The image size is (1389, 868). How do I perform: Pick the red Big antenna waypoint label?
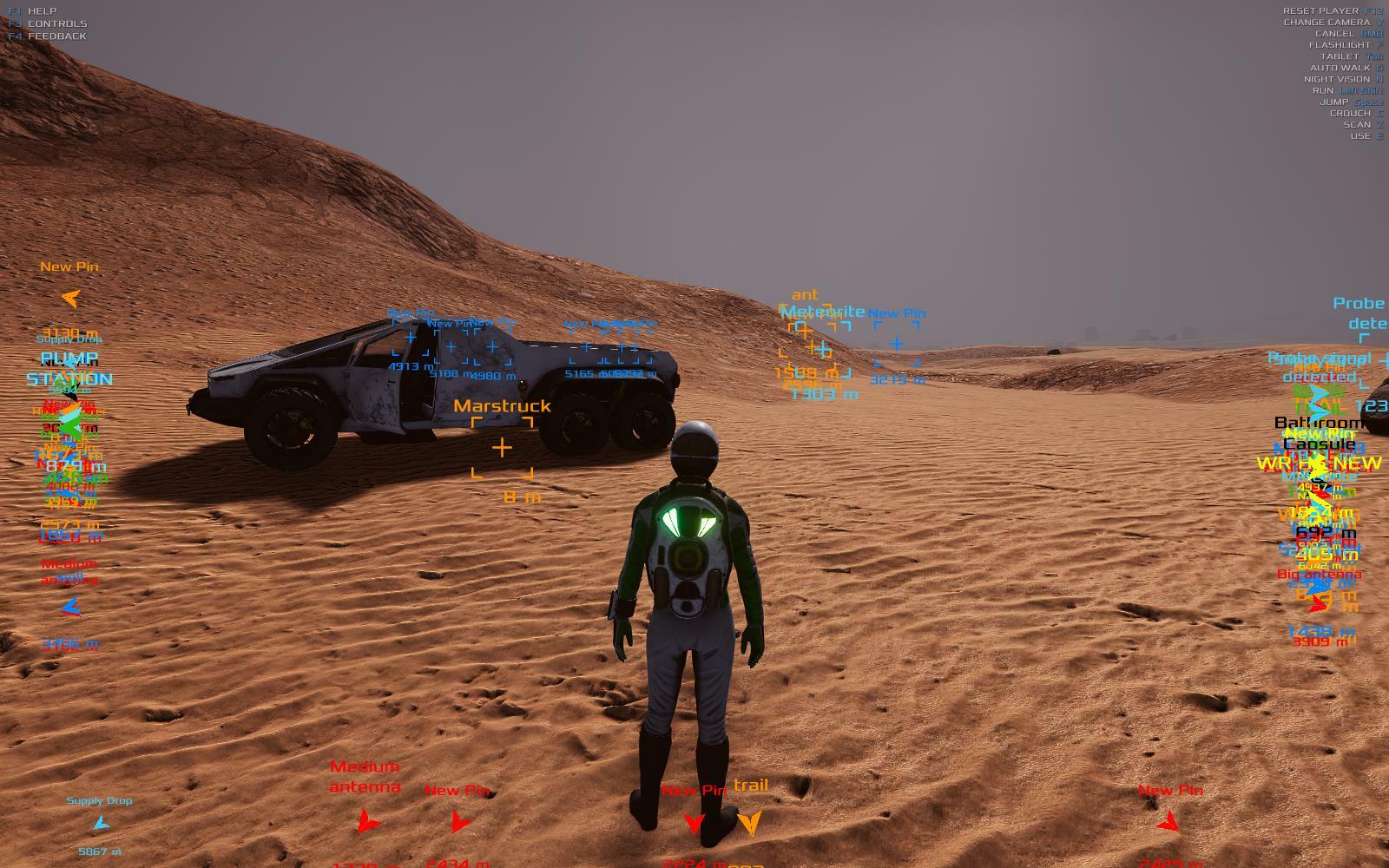click(x=1319, y=575)
